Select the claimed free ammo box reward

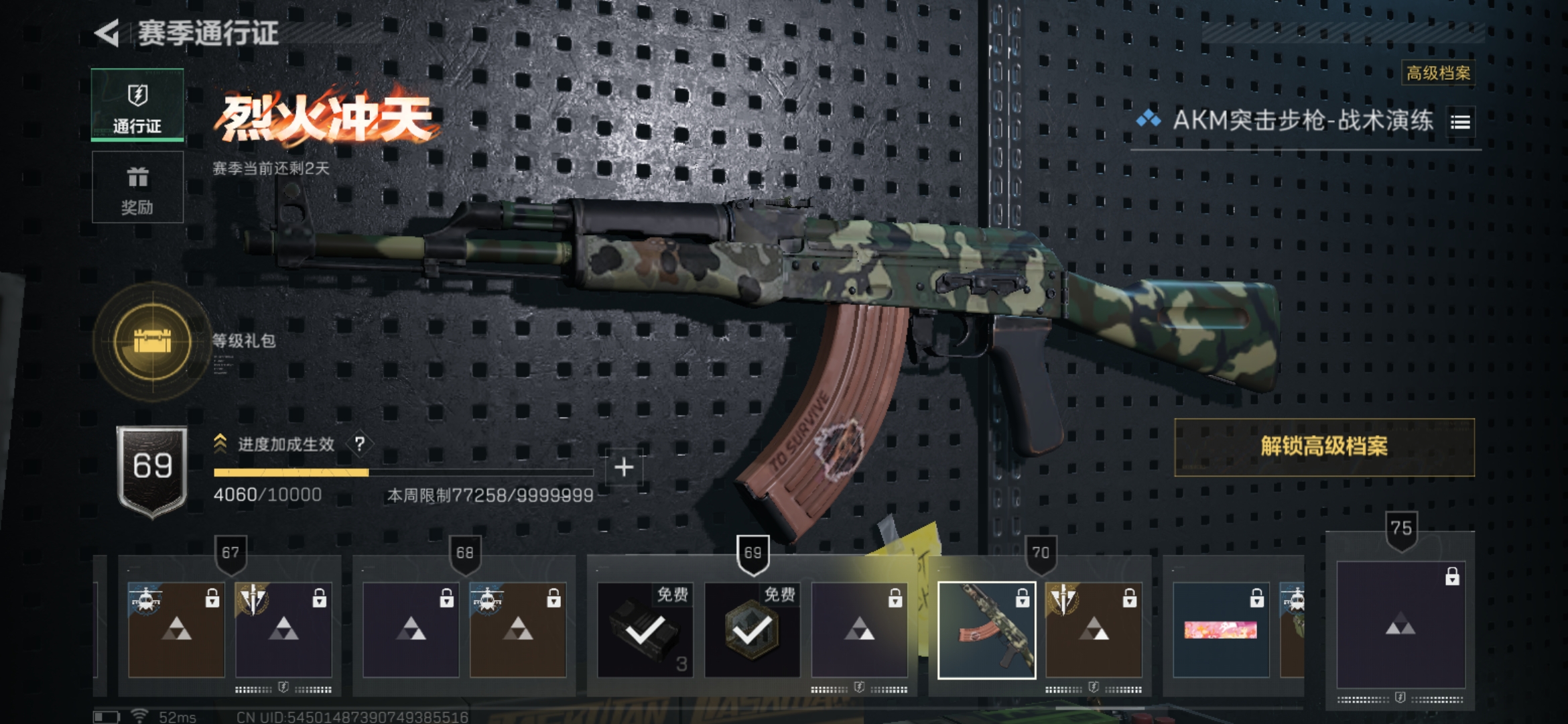(645, 629)
